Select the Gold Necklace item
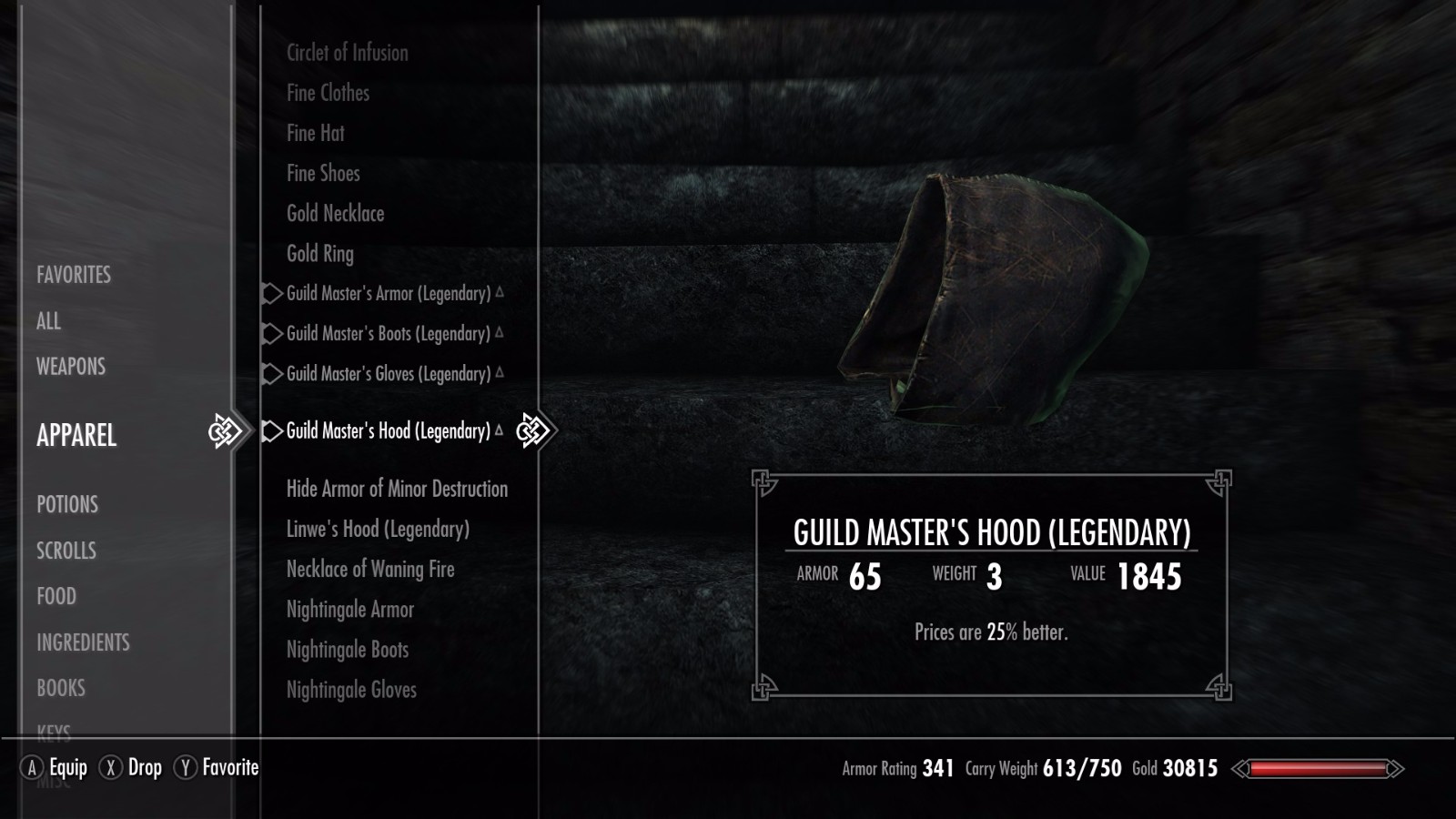The width and height of the screenshot is (1456, 819). click(335, 214)
